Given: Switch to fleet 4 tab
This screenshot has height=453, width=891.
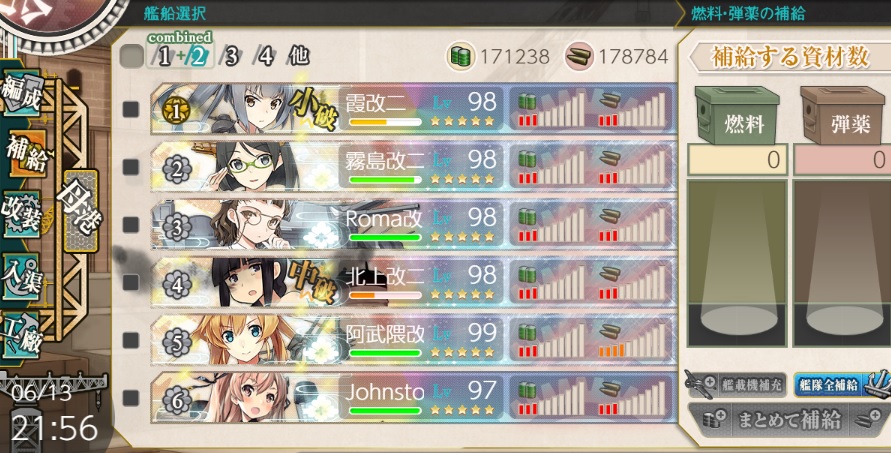Looking at the screenshot, I should pyautogui.click(x=264, y=56).
